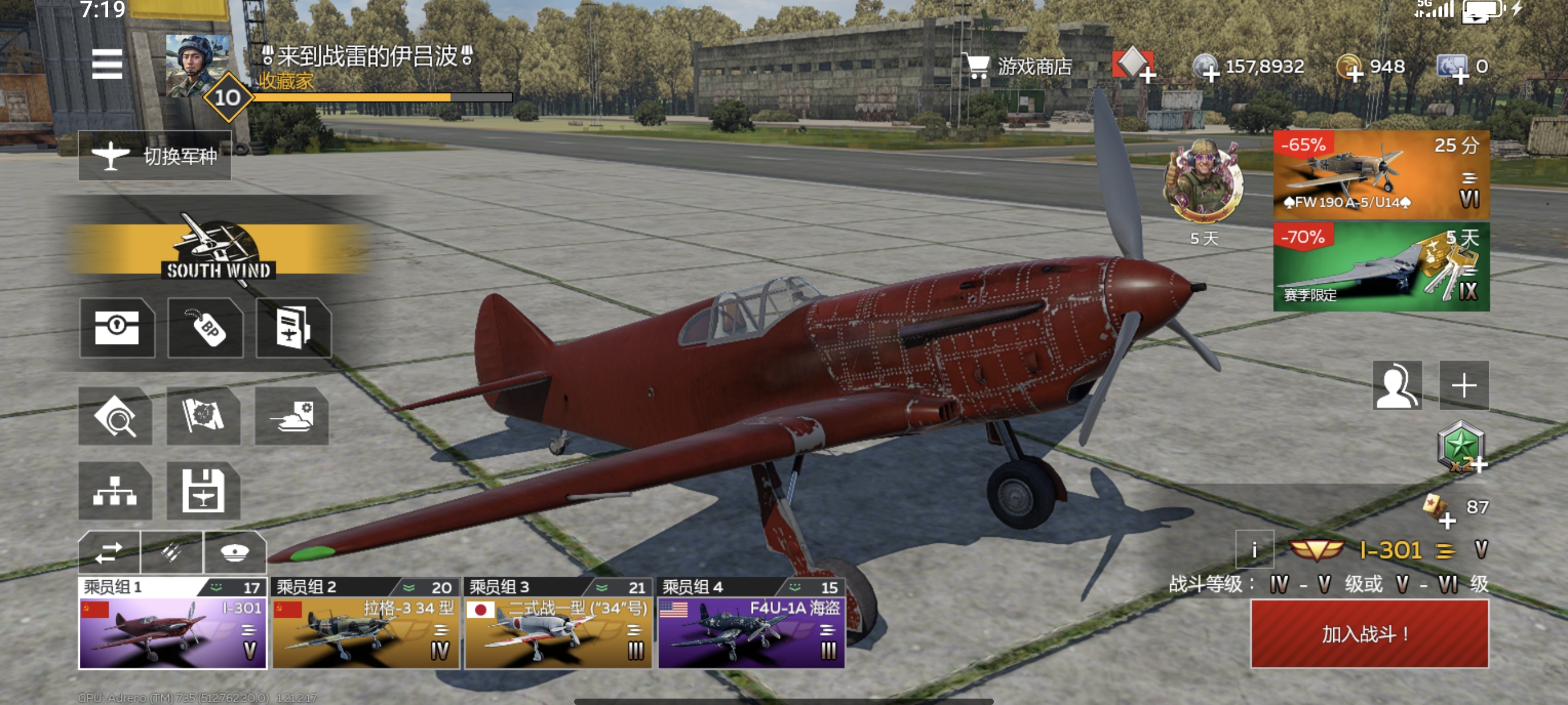1568x705 pixels.
Task: Select crew 2 LaGG-3 aircraft slot
Action: point(365,633)
